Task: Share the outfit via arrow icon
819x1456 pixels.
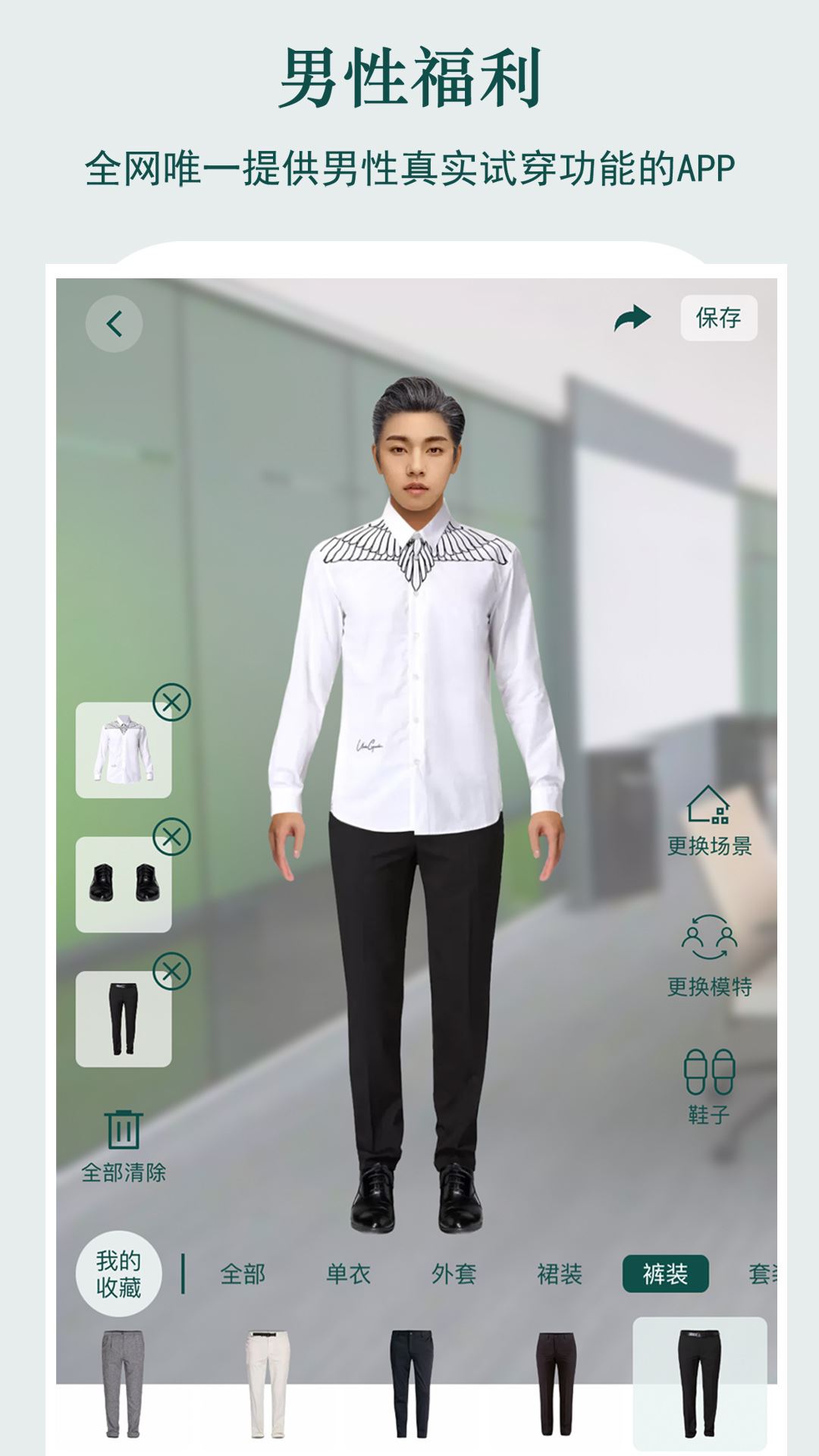Action: [632, 318]
